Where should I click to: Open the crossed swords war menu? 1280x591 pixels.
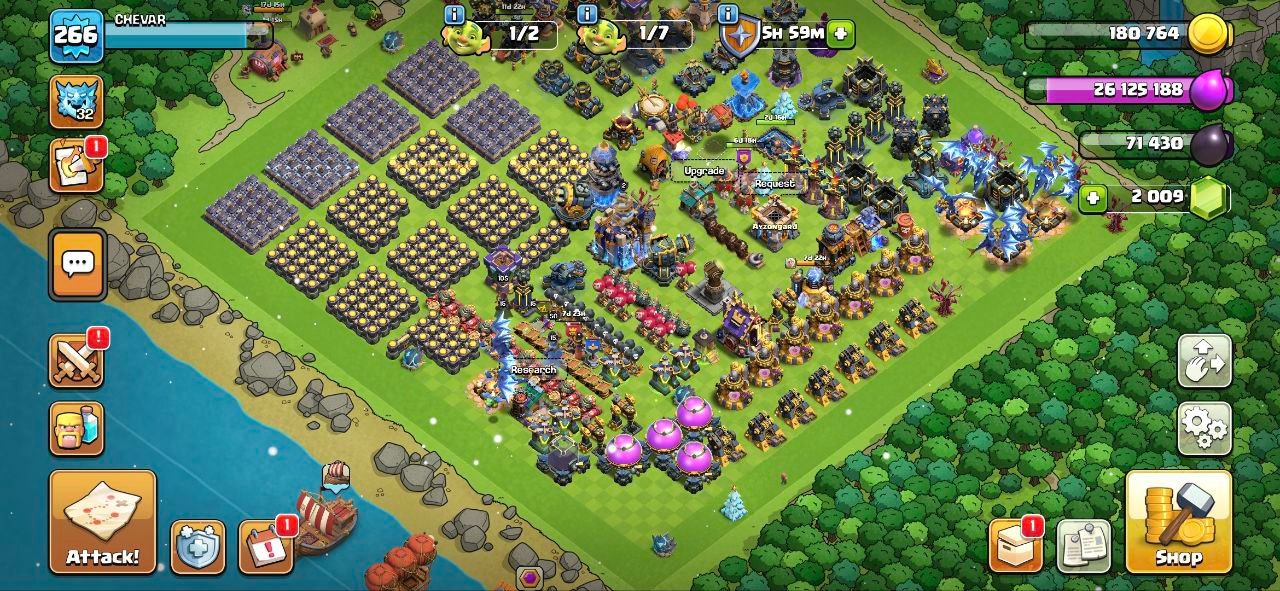coord(76,361)
